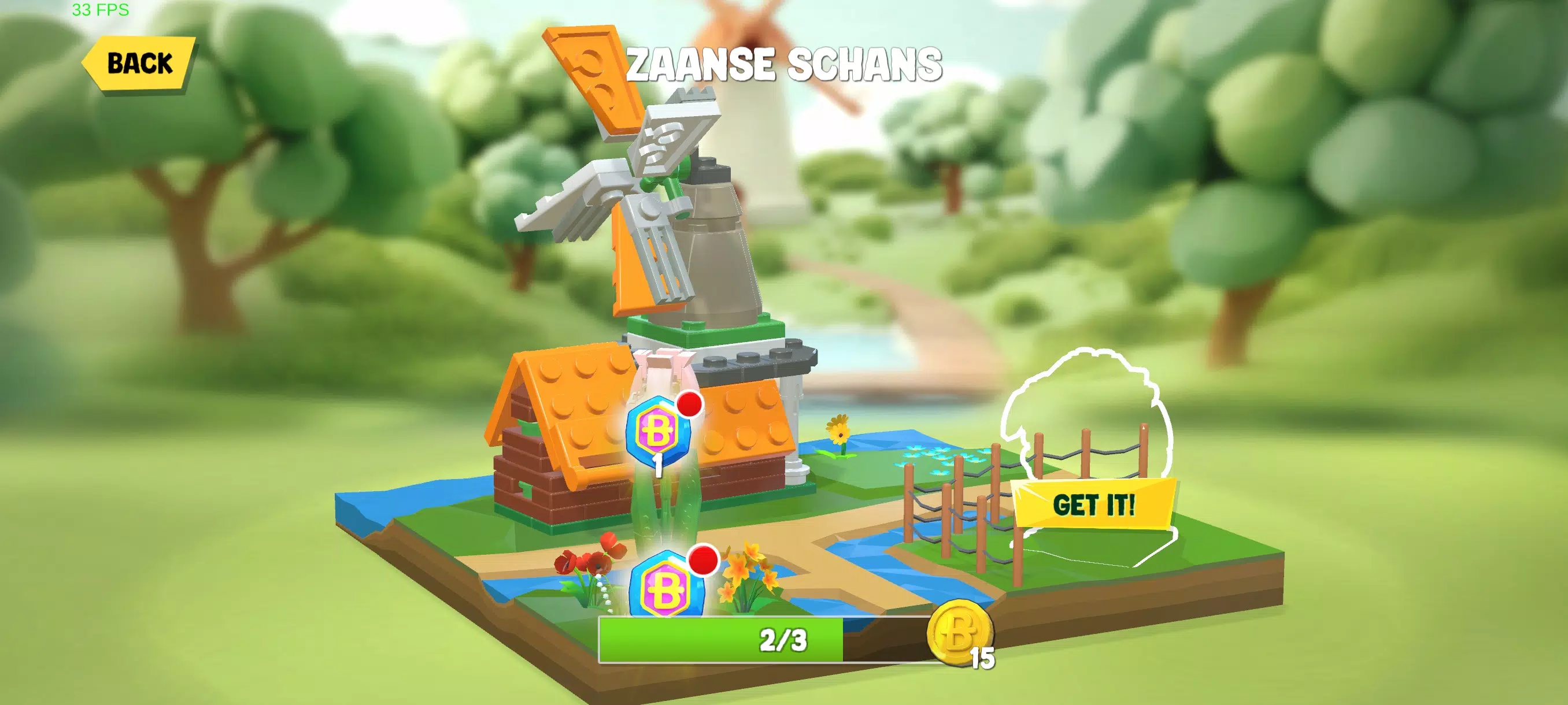Go back with the yellow BACK button
This screenshot has width=1568, height=705.
point(139,63)
